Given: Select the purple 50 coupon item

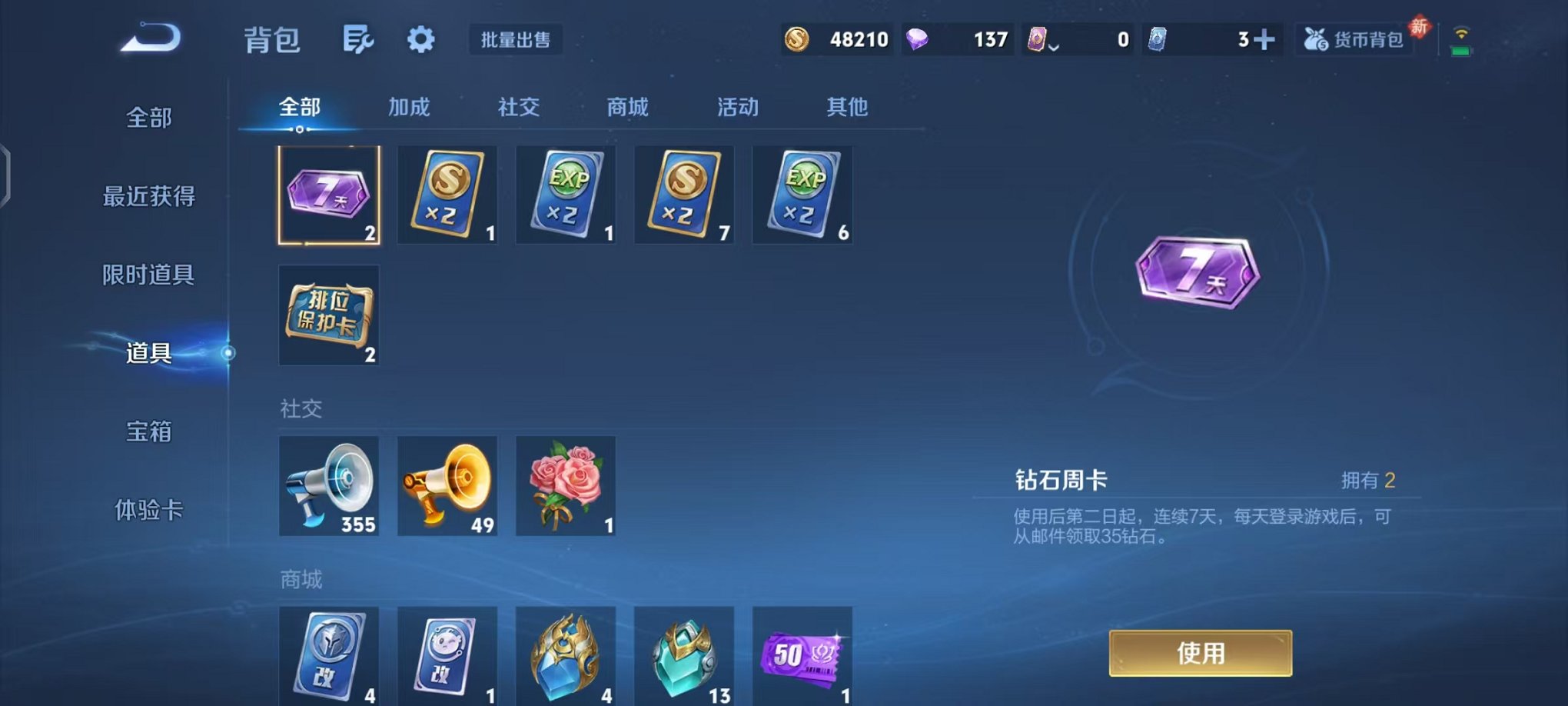Looking at the screenshot, I should (802, 658).
